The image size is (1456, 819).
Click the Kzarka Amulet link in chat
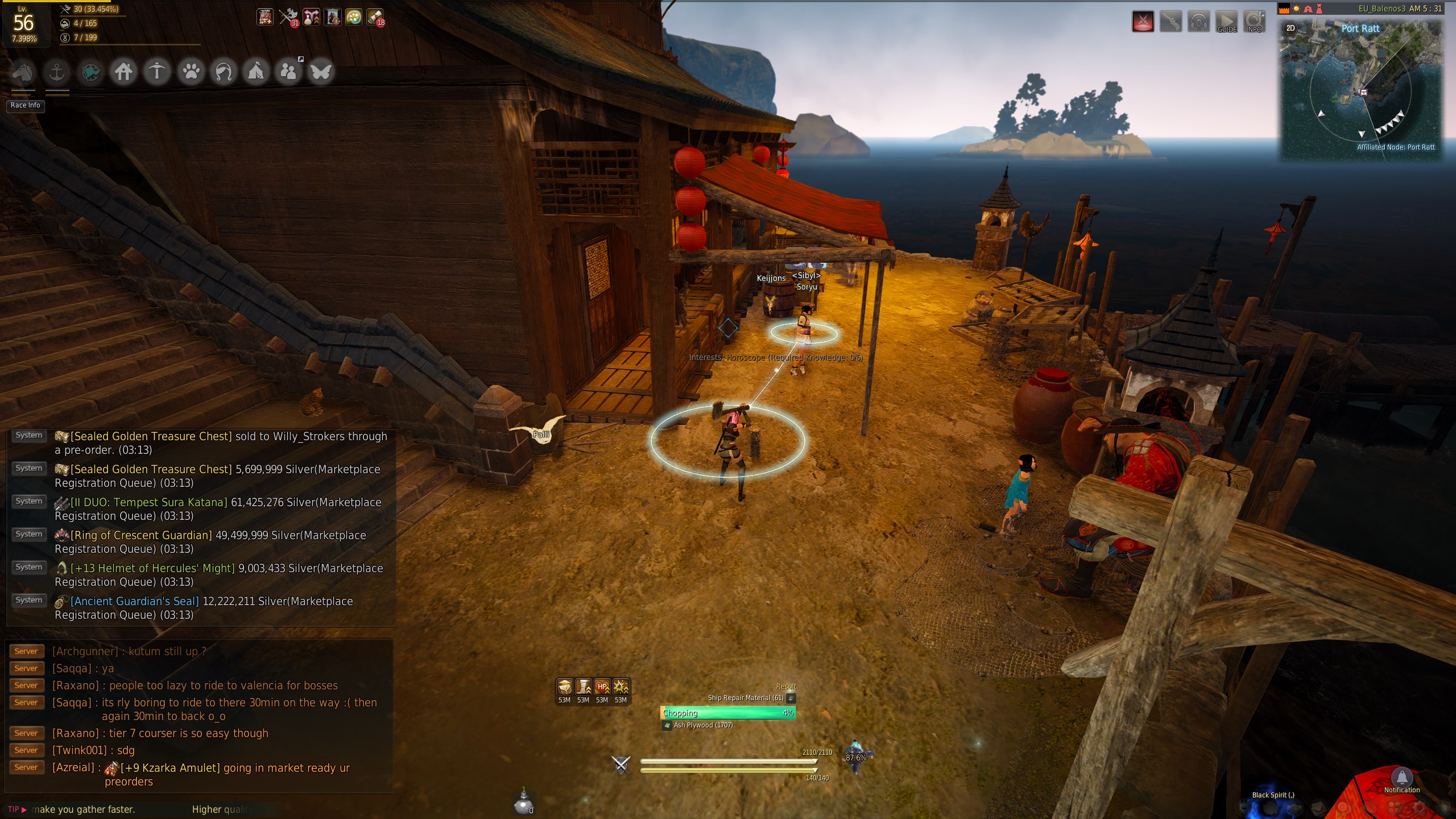[x=170, y=768]
